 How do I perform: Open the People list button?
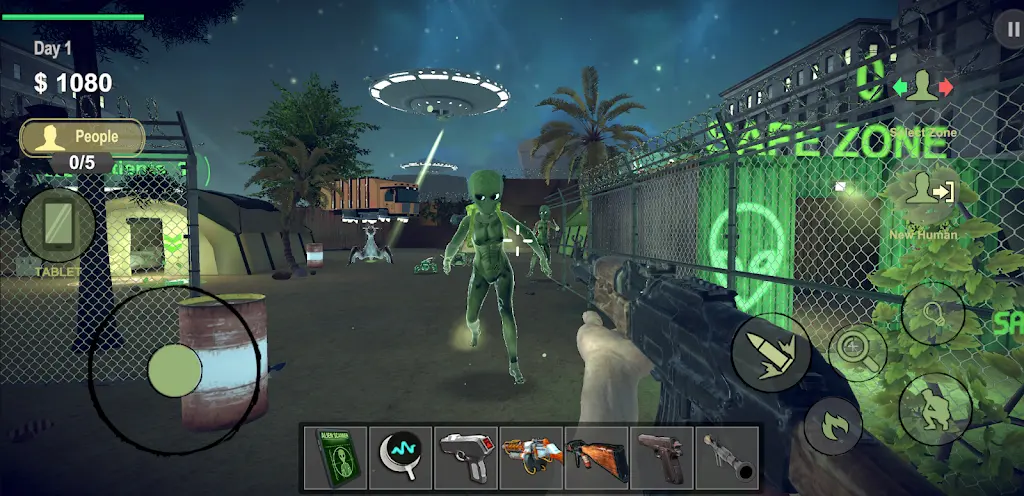[x=83, y=137]
